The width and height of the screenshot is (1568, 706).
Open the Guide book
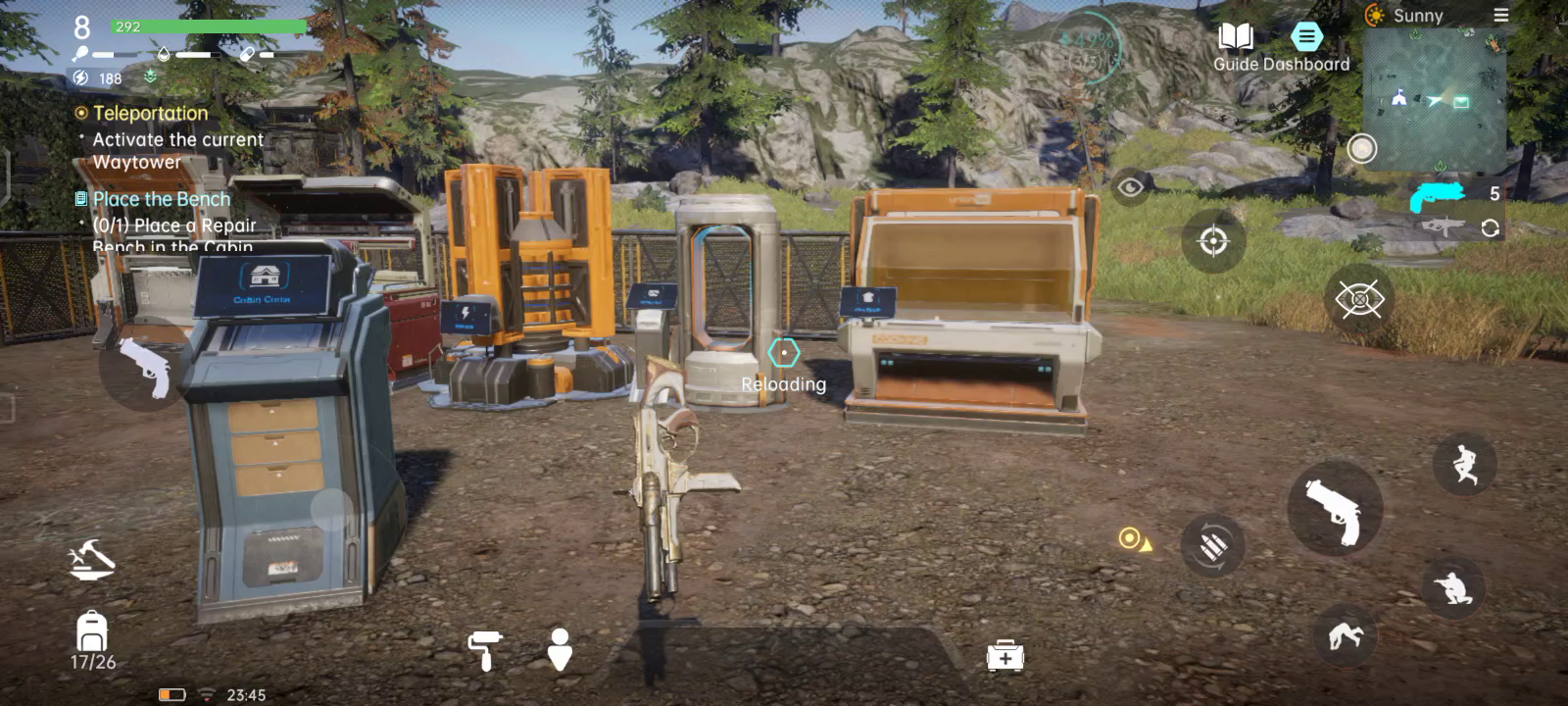(1235, 39)
